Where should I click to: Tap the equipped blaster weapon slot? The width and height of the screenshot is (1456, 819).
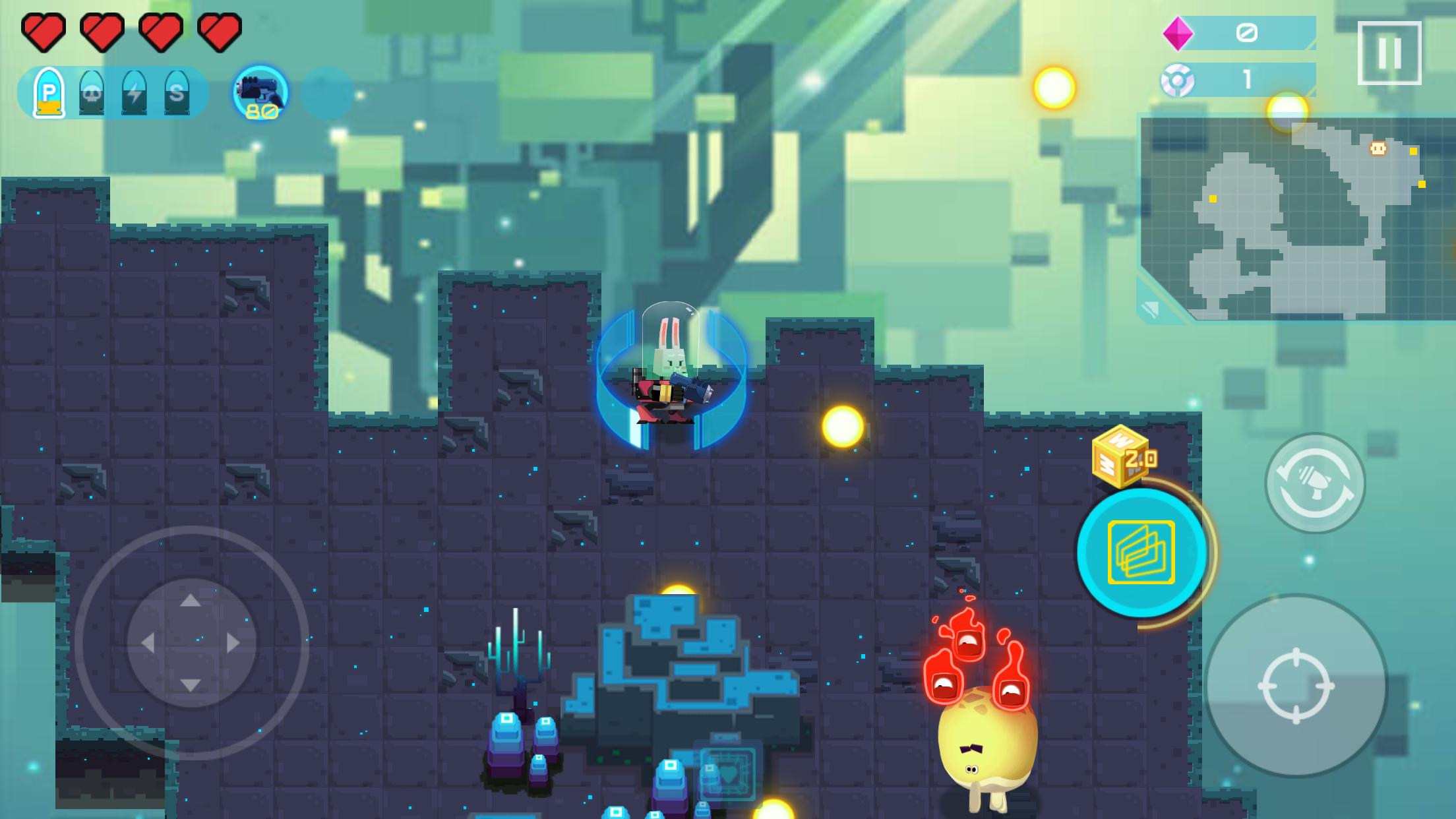tap(261, 93)
